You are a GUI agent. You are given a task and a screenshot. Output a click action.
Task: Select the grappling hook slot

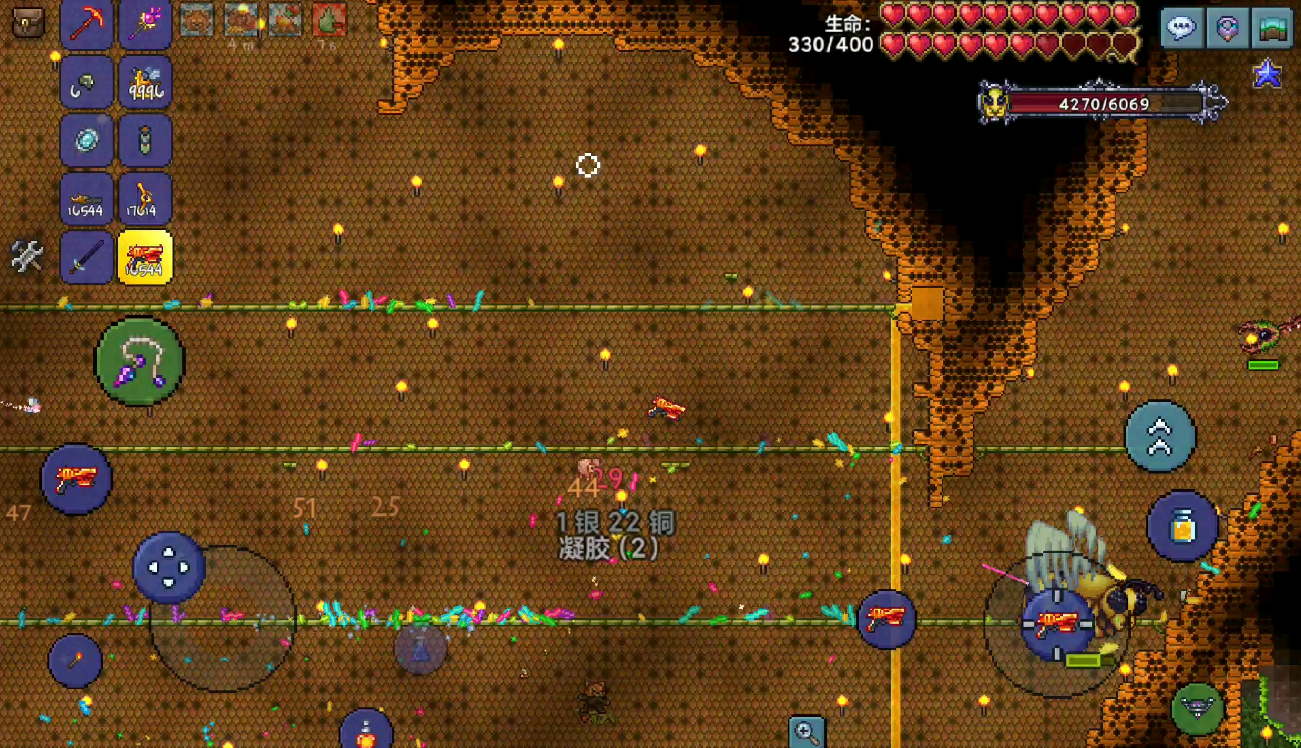pyautogui.click(x=86, y=82)
